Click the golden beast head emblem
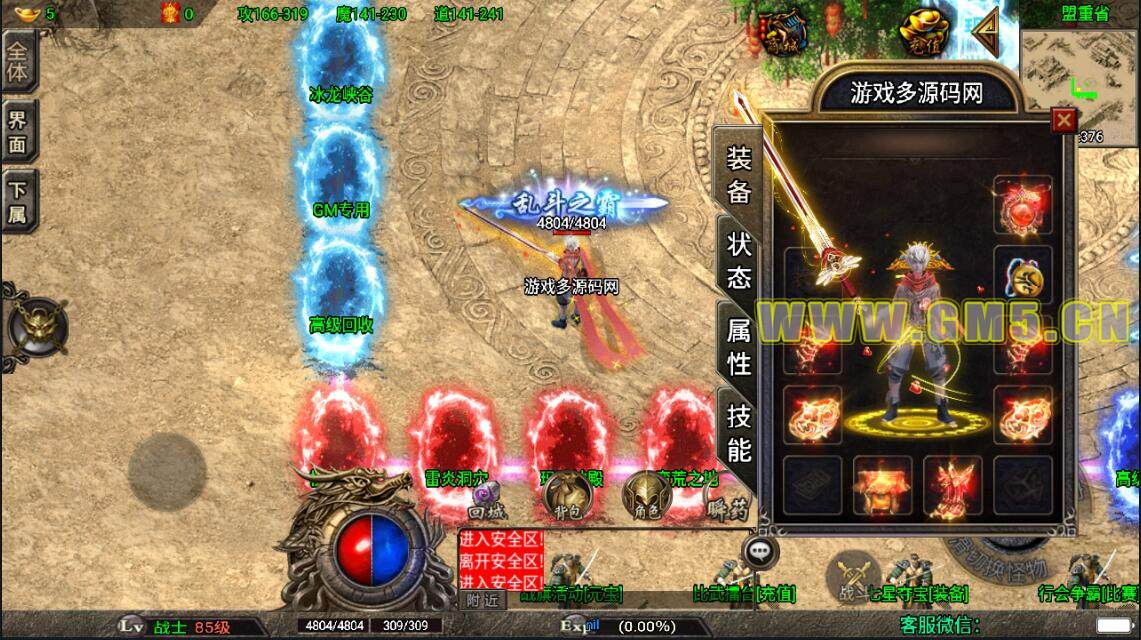Screen dimensions: 1141x640 coord(36,326)
